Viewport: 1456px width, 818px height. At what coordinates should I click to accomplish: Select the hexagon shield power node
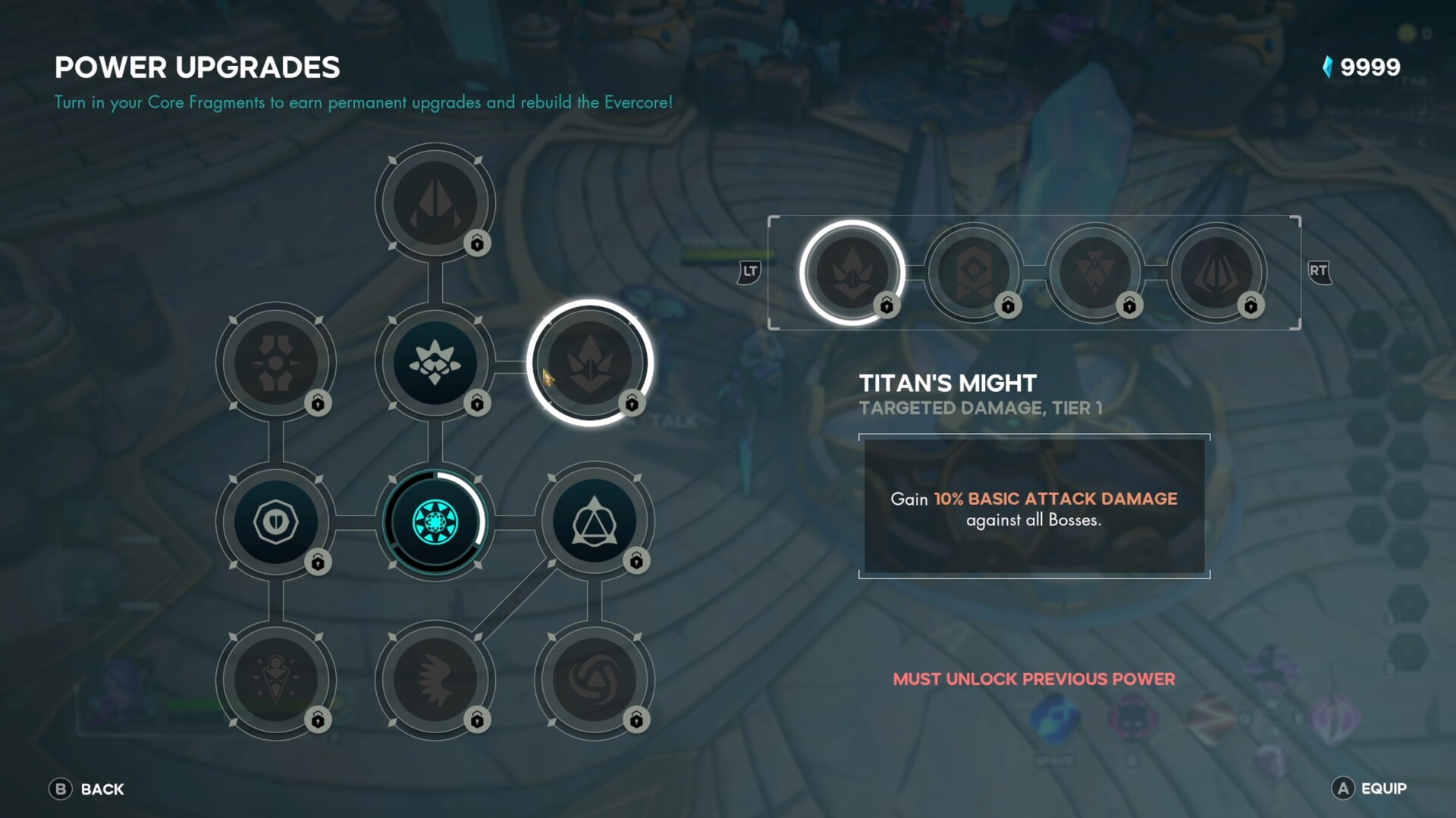coord(275,522)
